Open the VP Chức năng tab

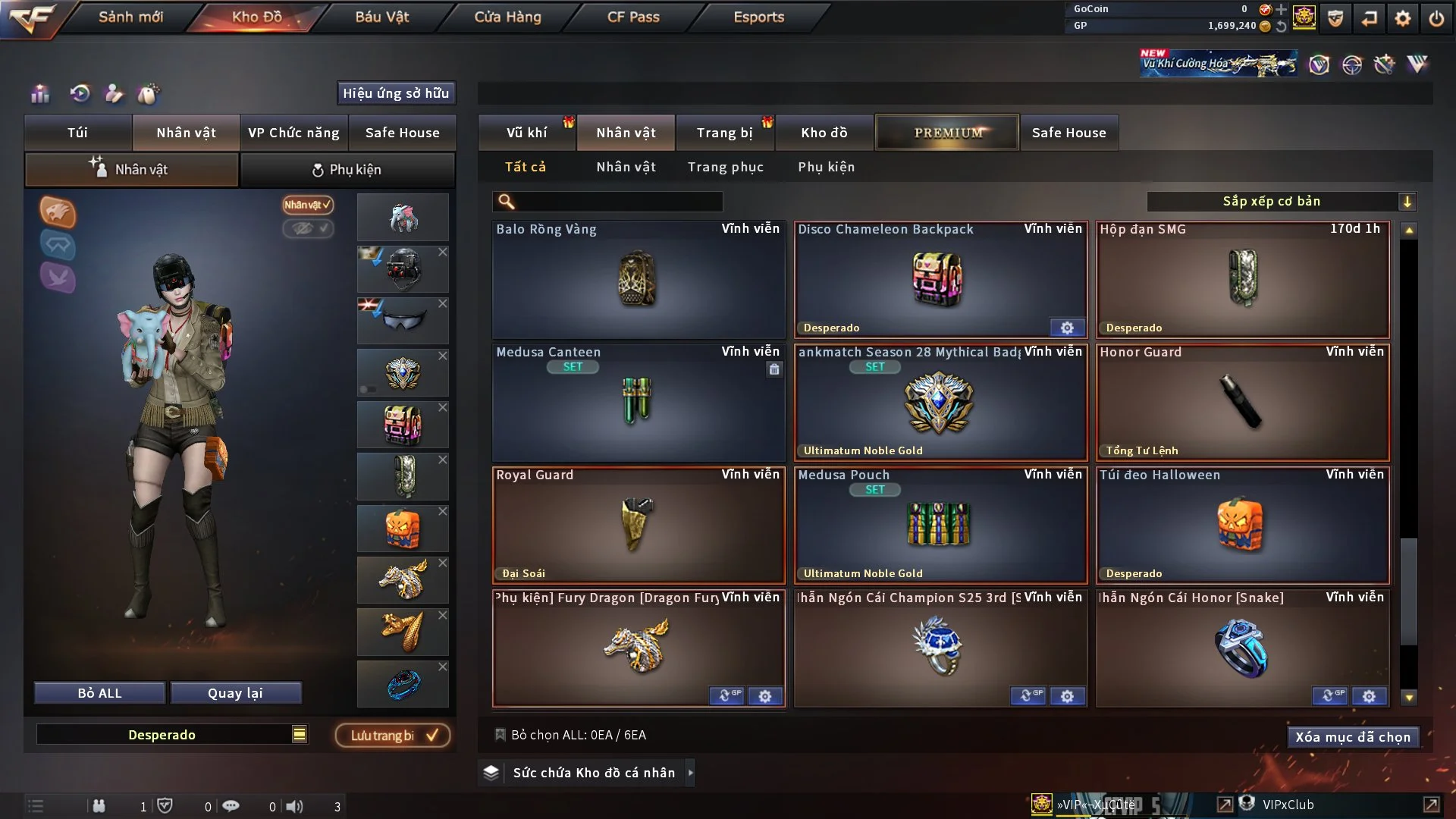pyautogui.click(x=293, y=133)
